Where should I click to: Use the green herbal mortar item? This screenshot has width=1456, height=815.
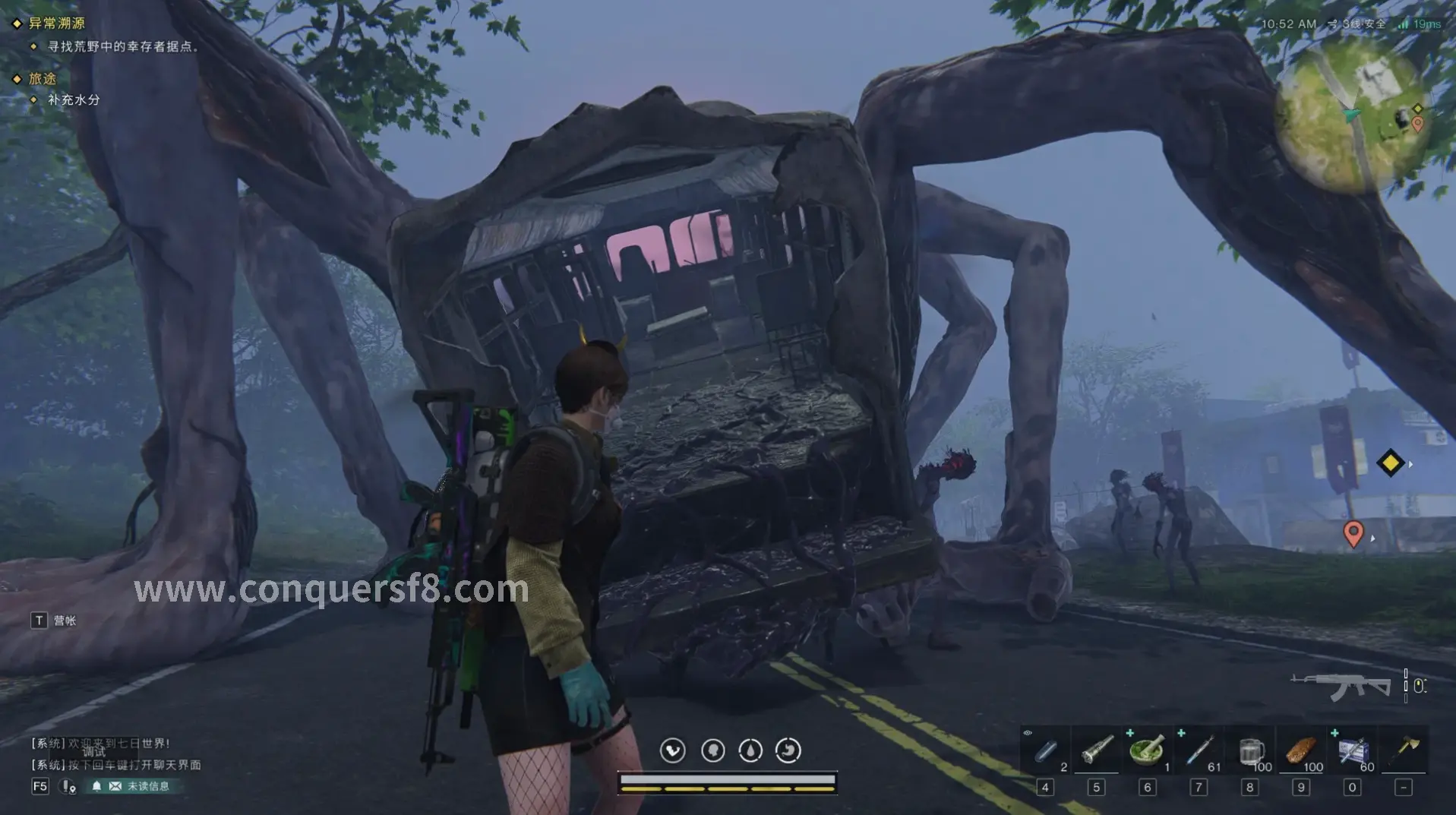(1147, 751)
